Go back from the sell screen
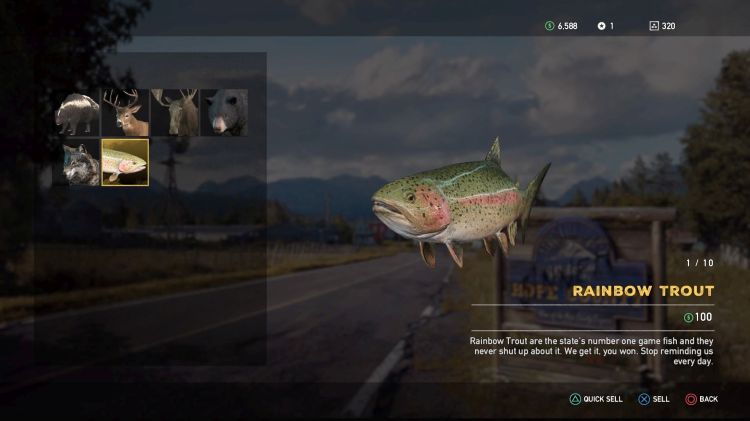Image resolution: width=750 pixels, height=421 pixels. pos(702,399)
